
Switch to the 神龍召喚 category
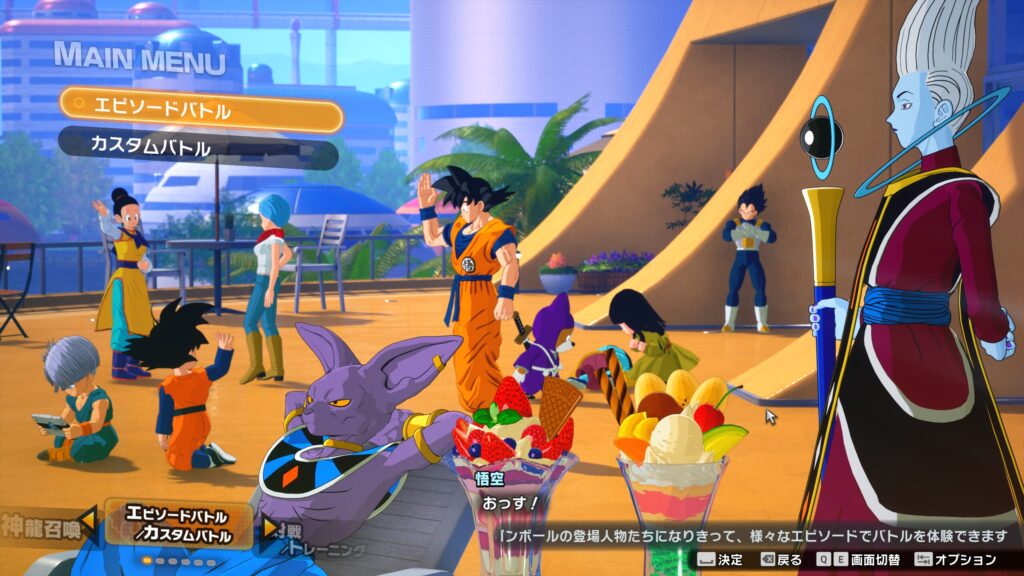pyautogui.click(x=38, y=523)
